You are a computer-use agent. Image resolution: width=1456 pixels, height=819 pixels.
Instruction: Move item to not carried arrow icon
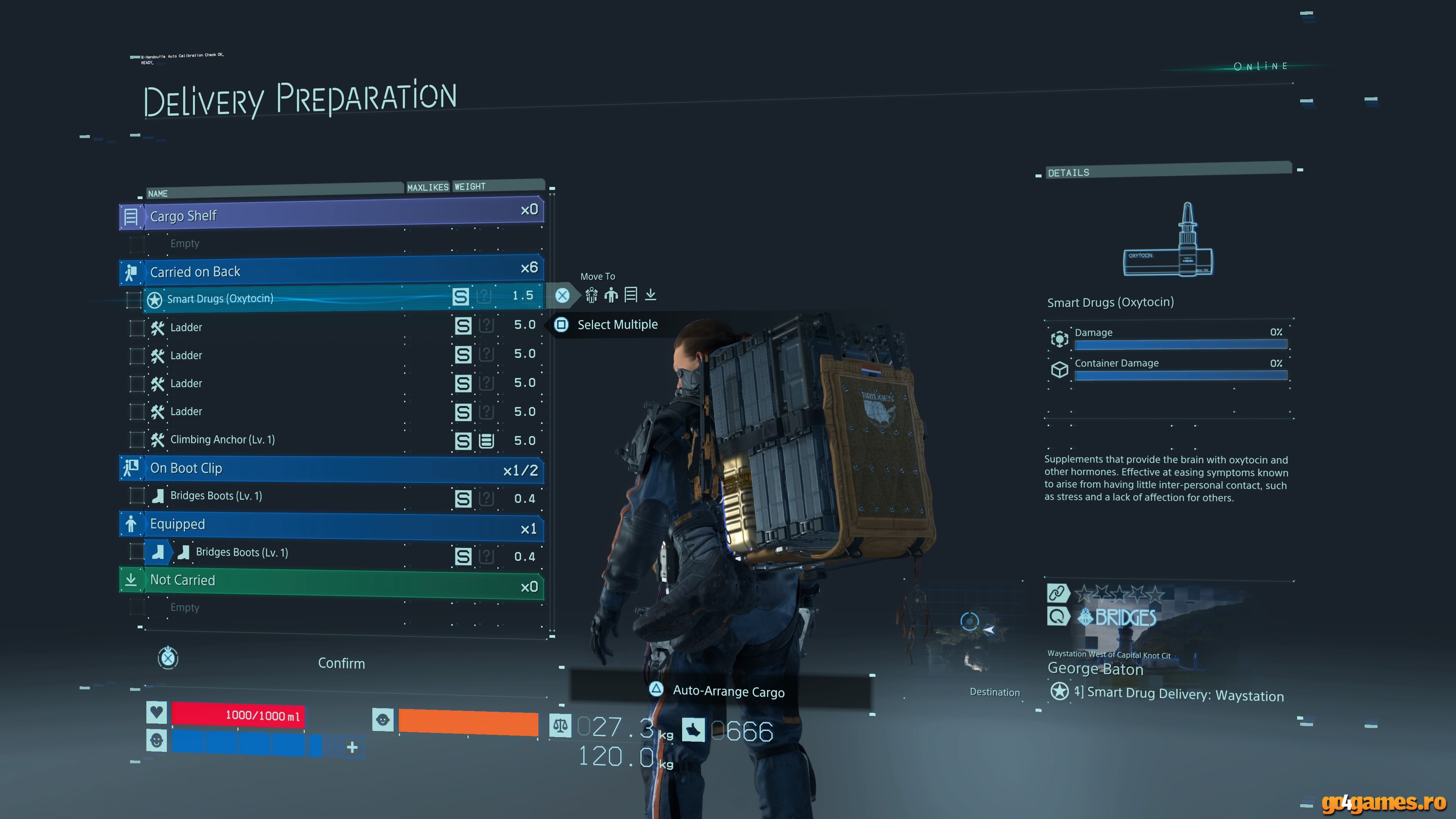pos(651,295)
